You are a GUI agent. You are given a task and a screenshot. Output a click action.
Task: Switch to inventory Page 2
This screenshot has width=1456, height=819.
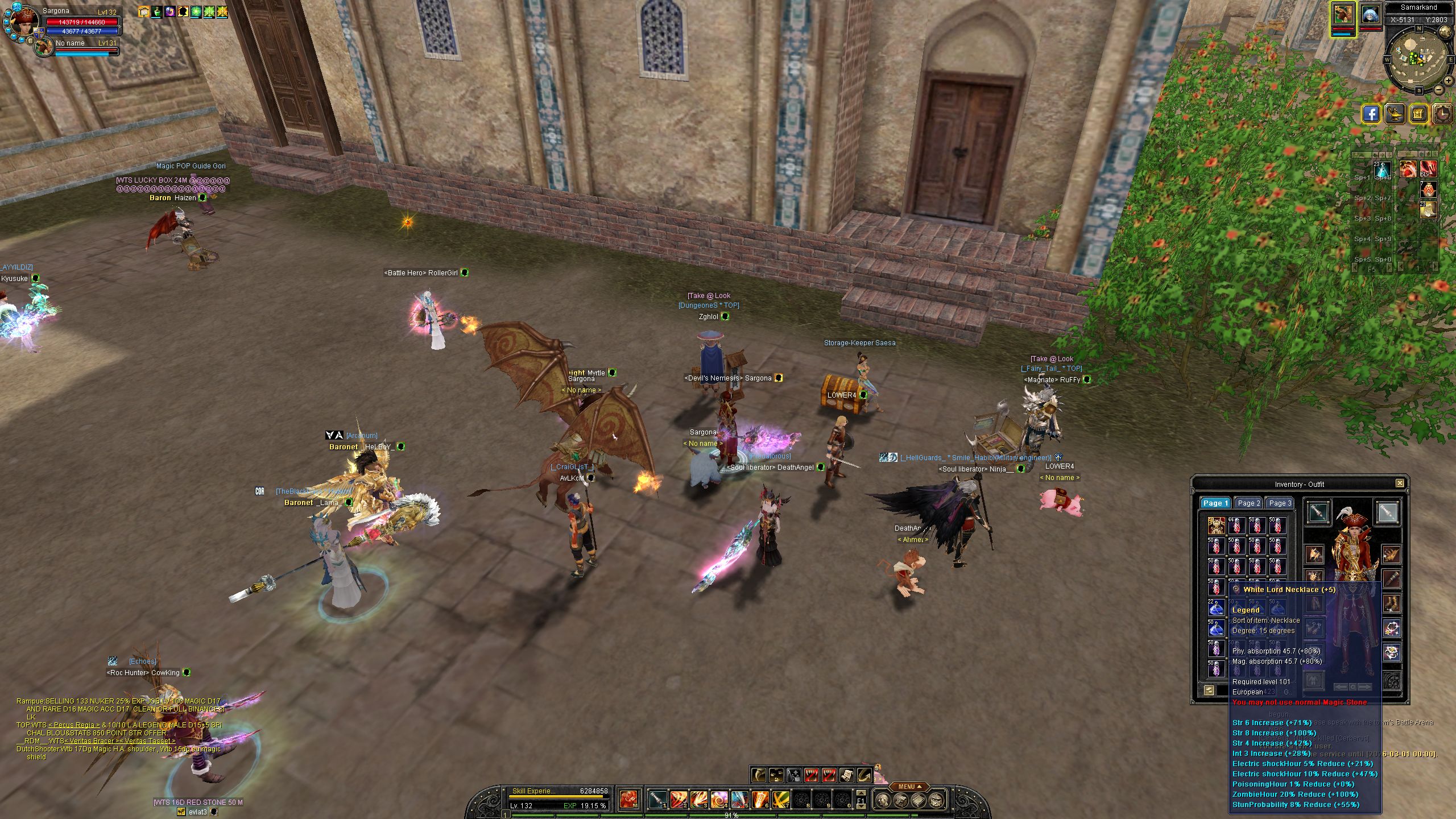(x=1249, y=503)
